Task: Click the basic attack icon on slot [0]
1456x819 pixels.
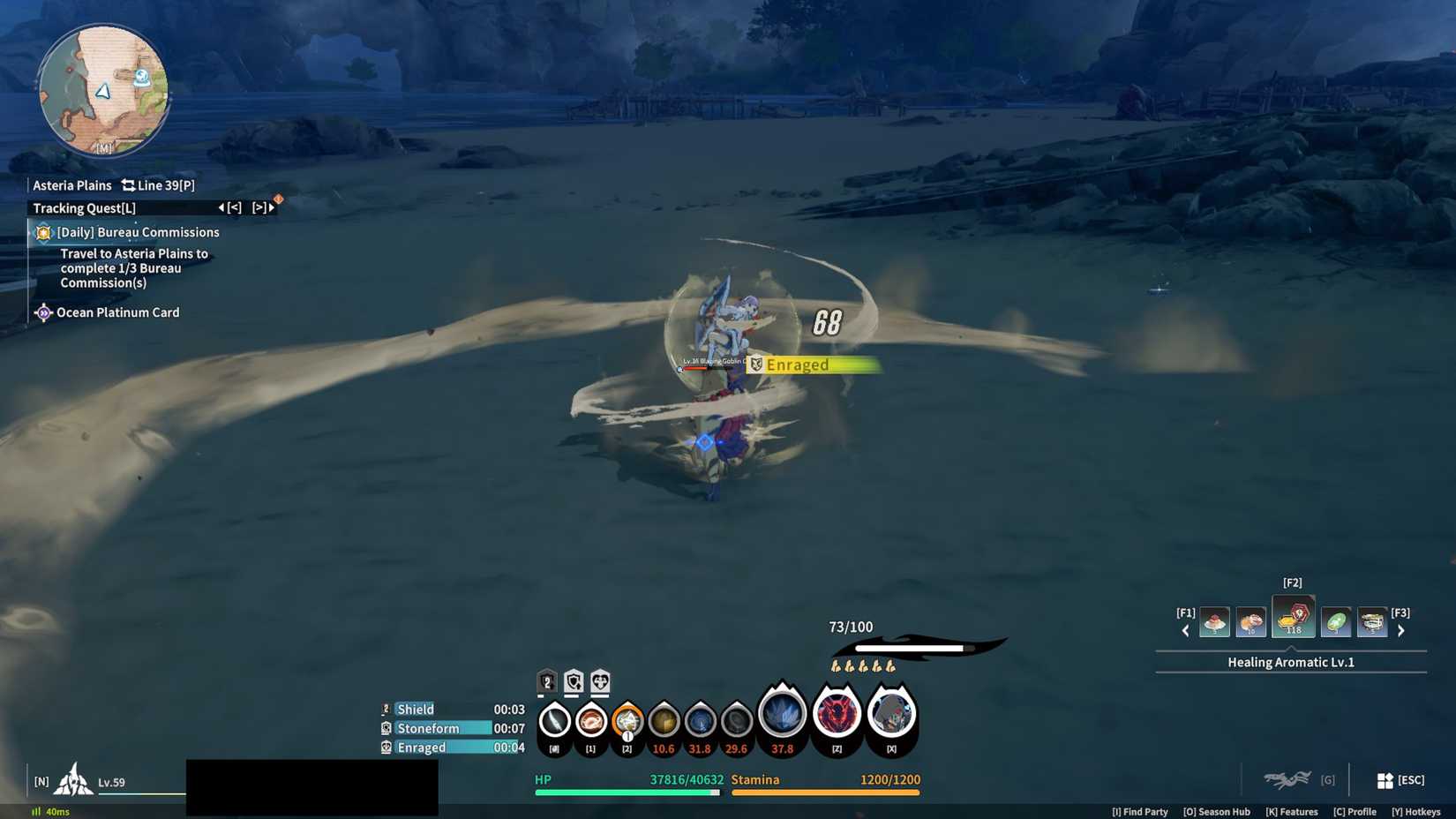Action: [x=553, y=720]
